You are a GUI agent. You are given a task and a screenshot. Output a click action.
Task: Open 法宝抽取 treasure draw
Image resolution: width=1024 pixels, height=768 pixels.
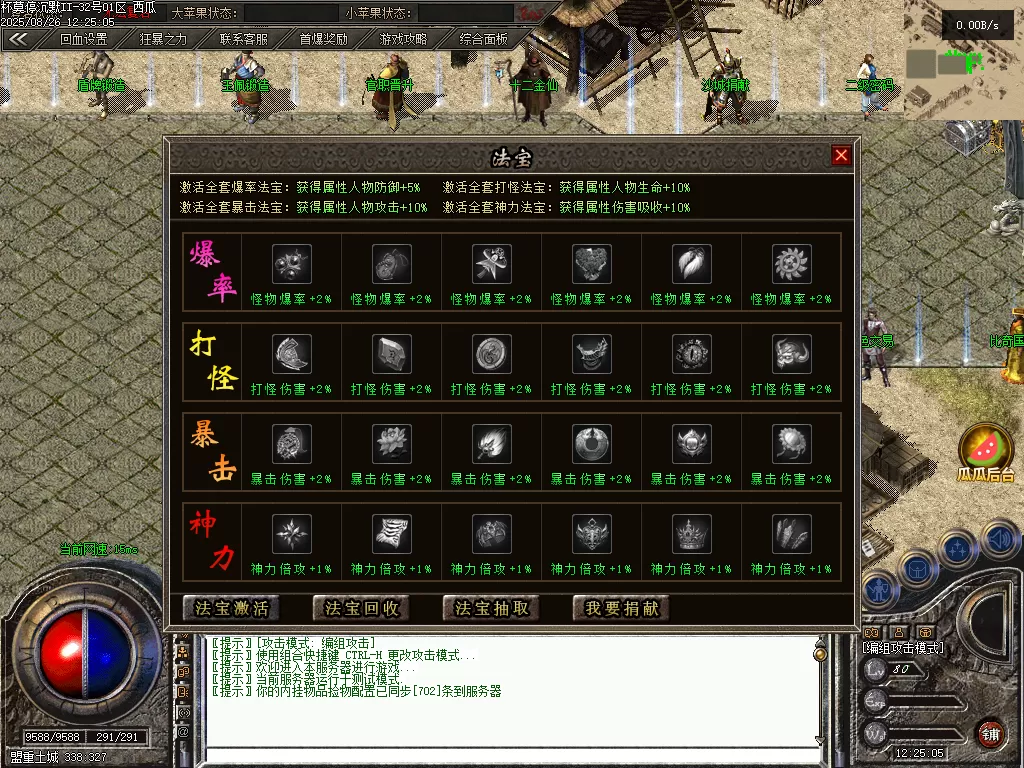tap(492, 608)
